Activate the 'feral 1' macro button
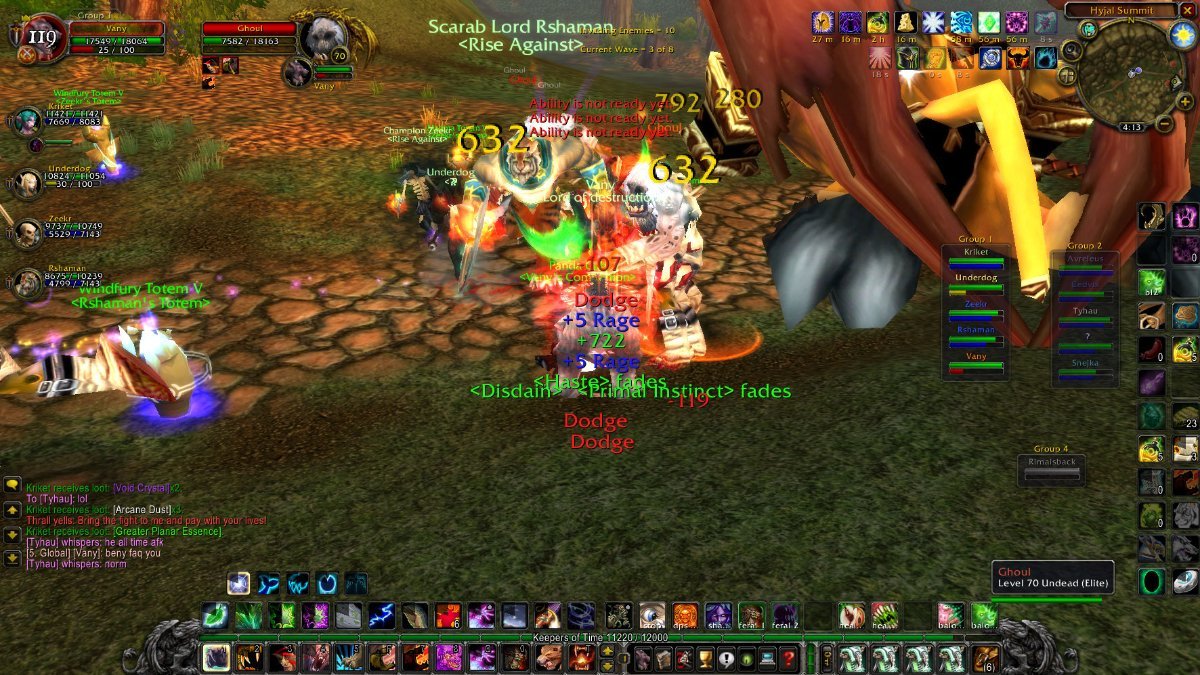 [751, 614]
